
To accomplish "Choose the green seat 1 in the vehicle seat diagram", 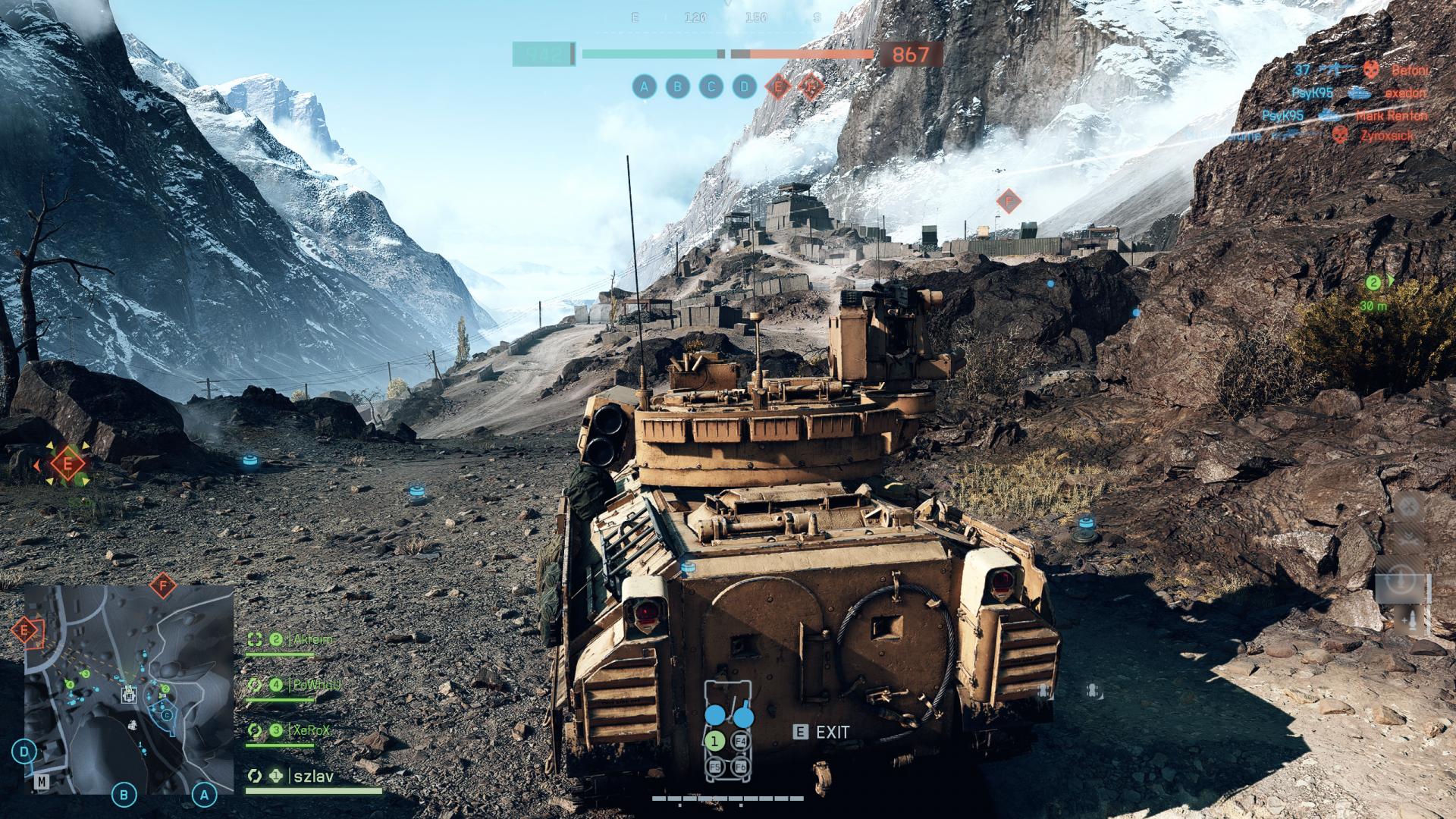I will point(715,741).
